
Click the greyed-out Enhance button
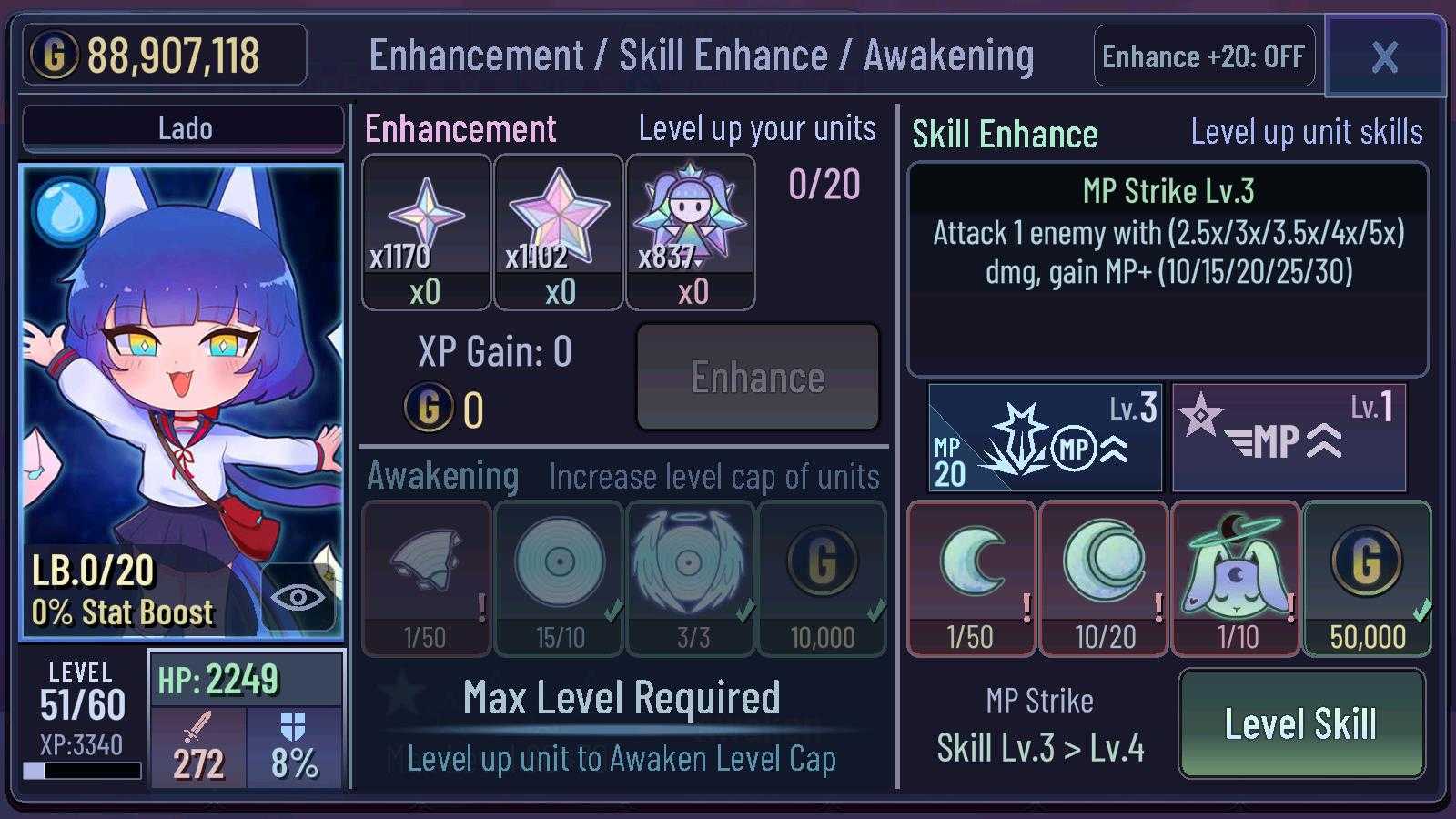coord(758,378)
